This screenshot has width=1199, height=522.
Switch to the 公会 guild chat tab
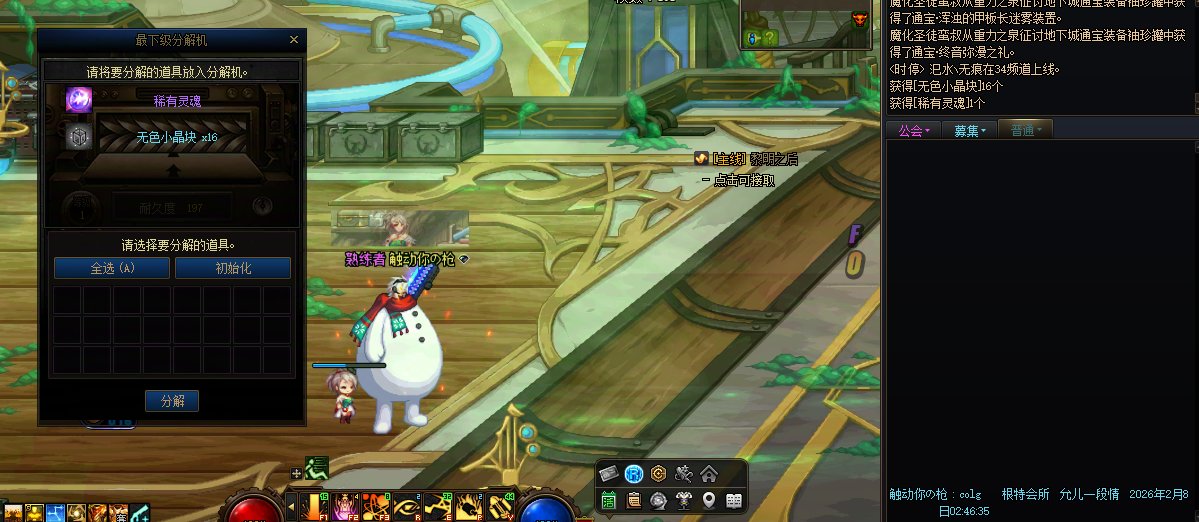914,130
